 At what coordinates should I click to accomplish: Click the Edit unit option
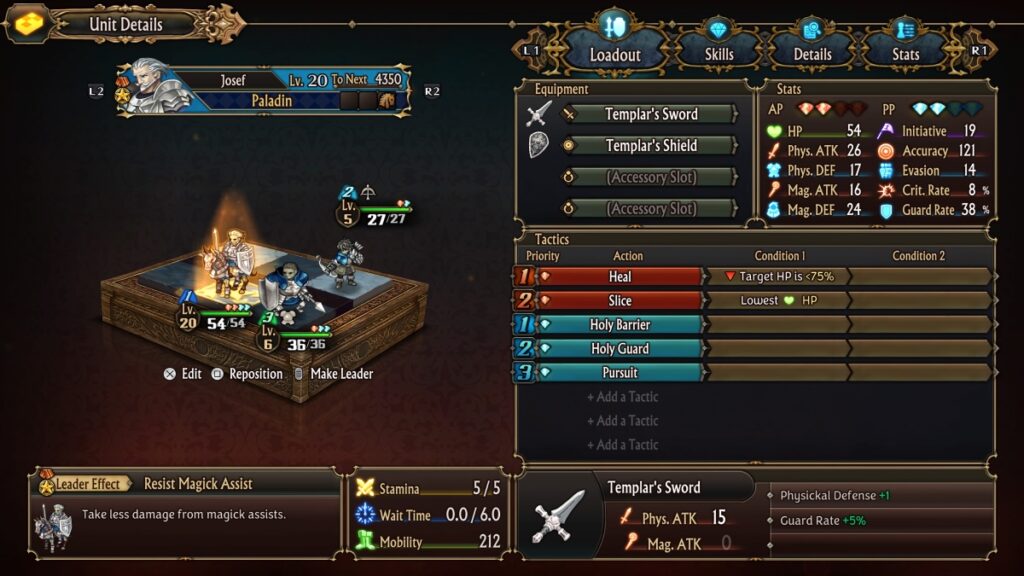183,374
